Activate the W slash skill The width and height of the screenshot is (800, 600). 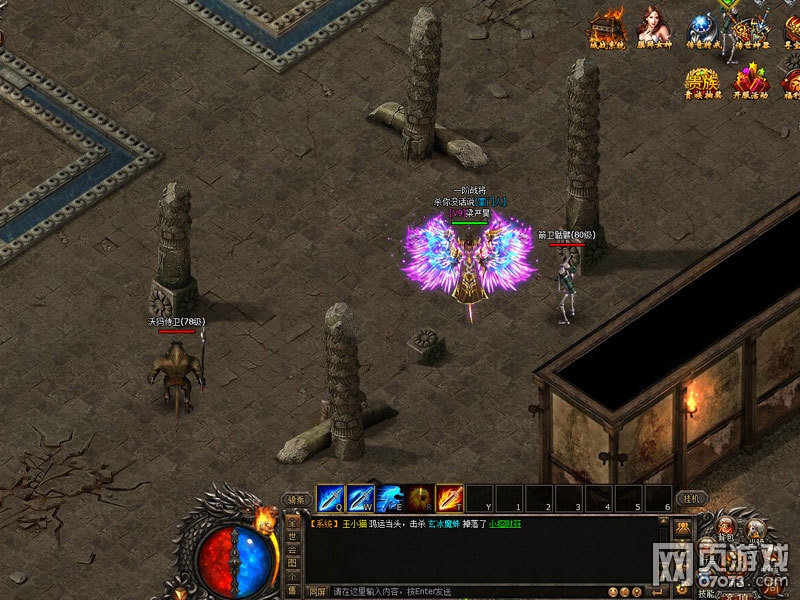click(360, 497)
